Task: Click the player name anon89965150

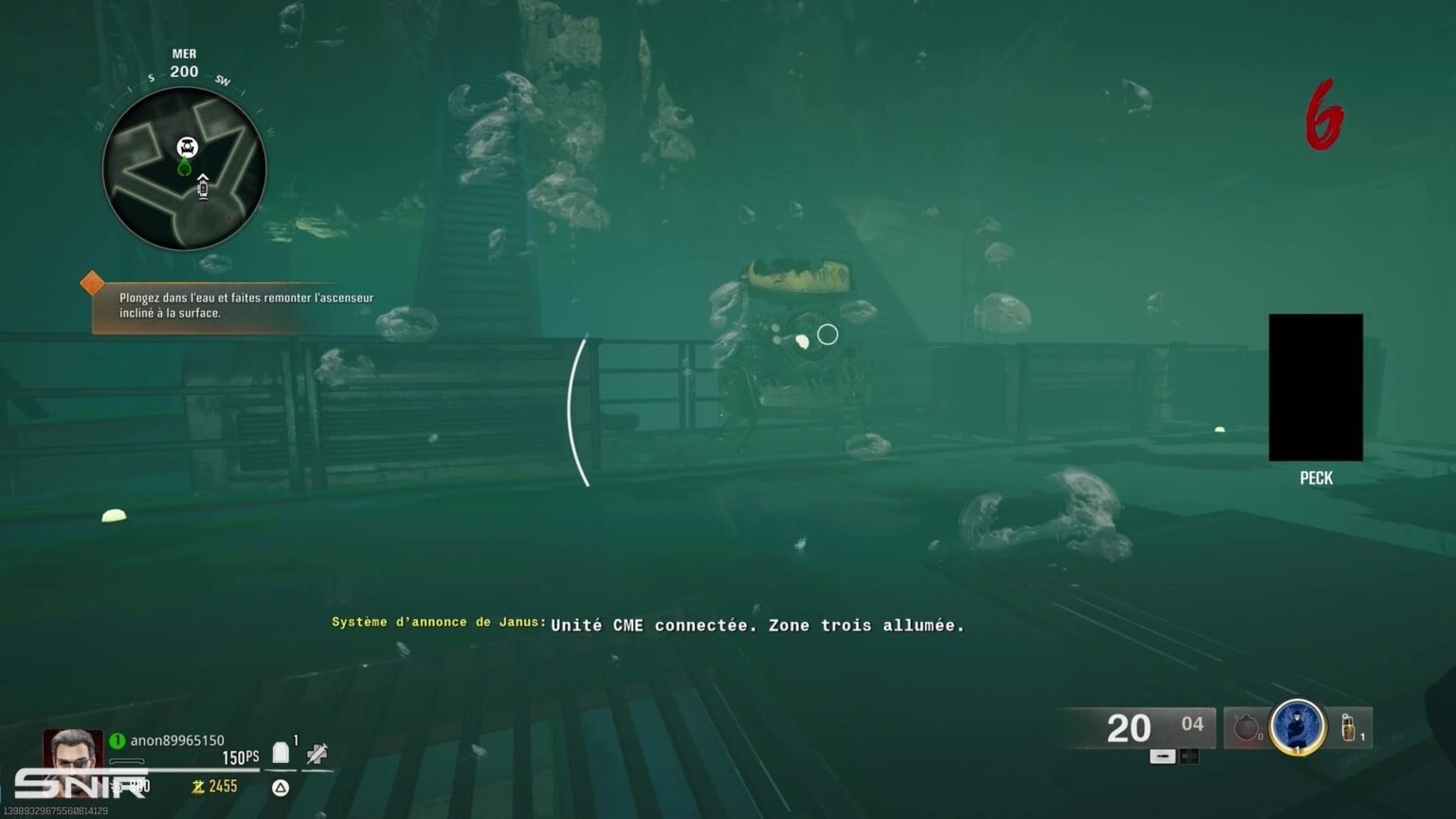Action: click(x=176, y=740)
